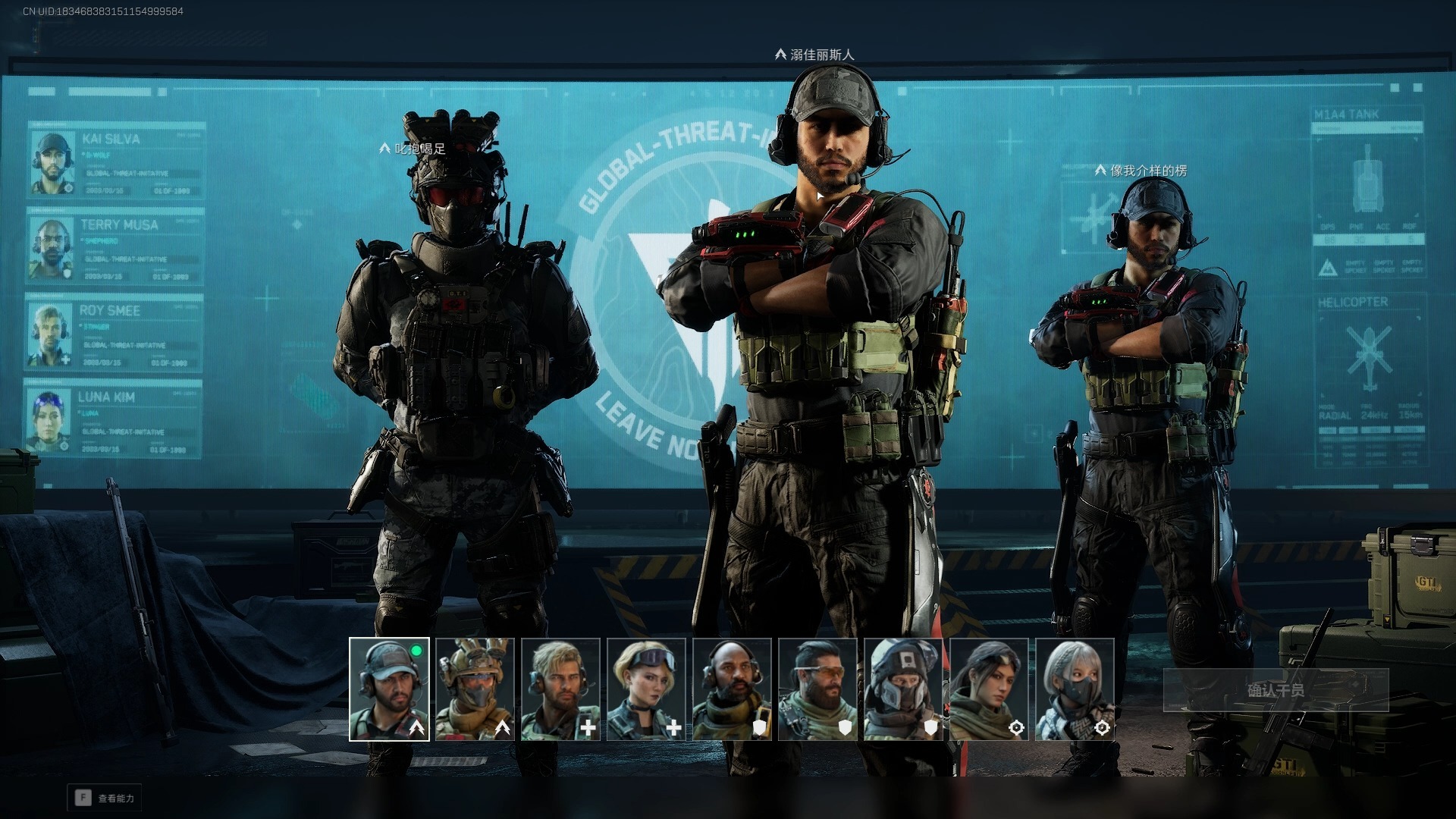Choose the dark-haired female recon operator
Screen dimensions: 1456x819
pyautogui.click(x=989, y=689)
